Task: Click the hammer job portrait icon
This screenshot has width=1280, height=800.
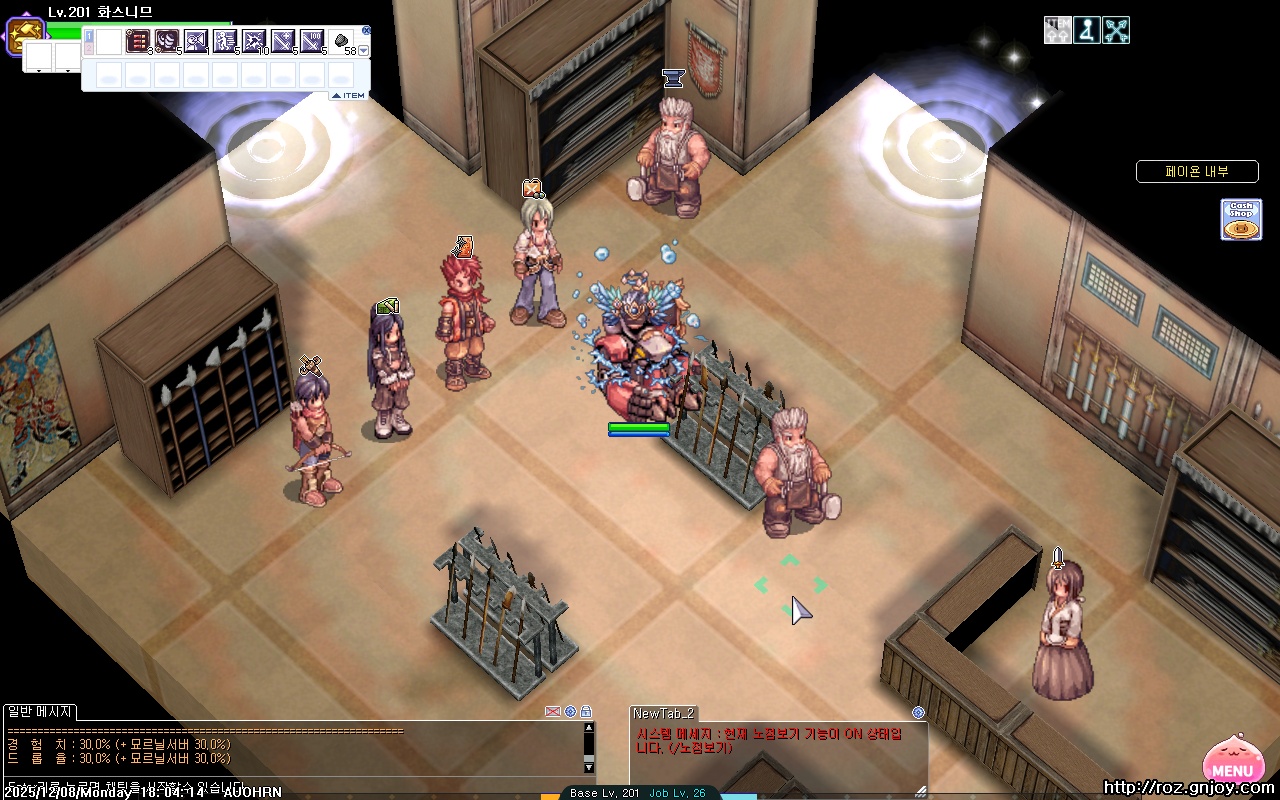Action: click(24, 37)
